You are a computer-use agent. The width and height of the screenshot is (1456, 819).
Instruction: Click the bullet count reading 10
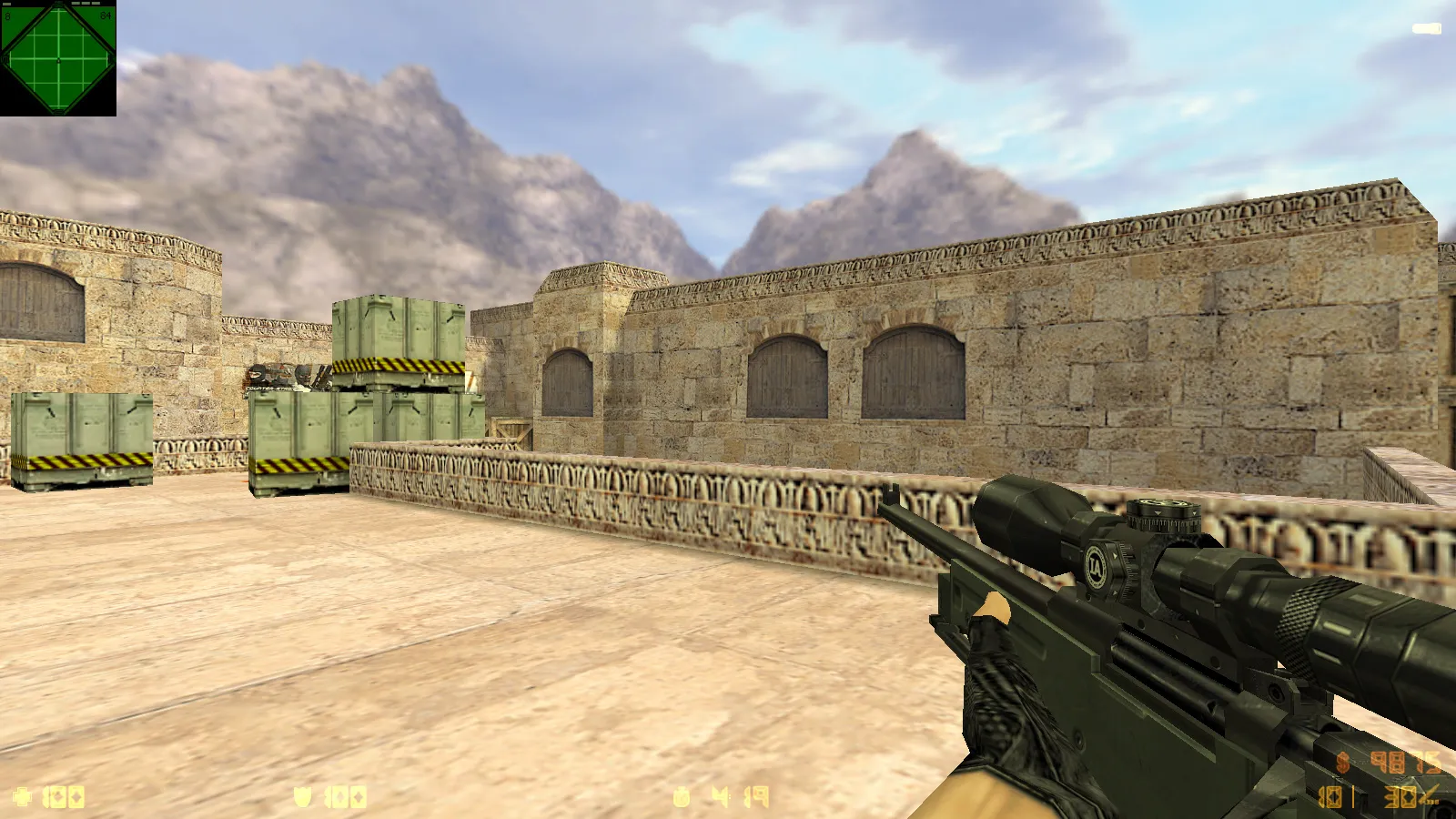(1329, 798)
